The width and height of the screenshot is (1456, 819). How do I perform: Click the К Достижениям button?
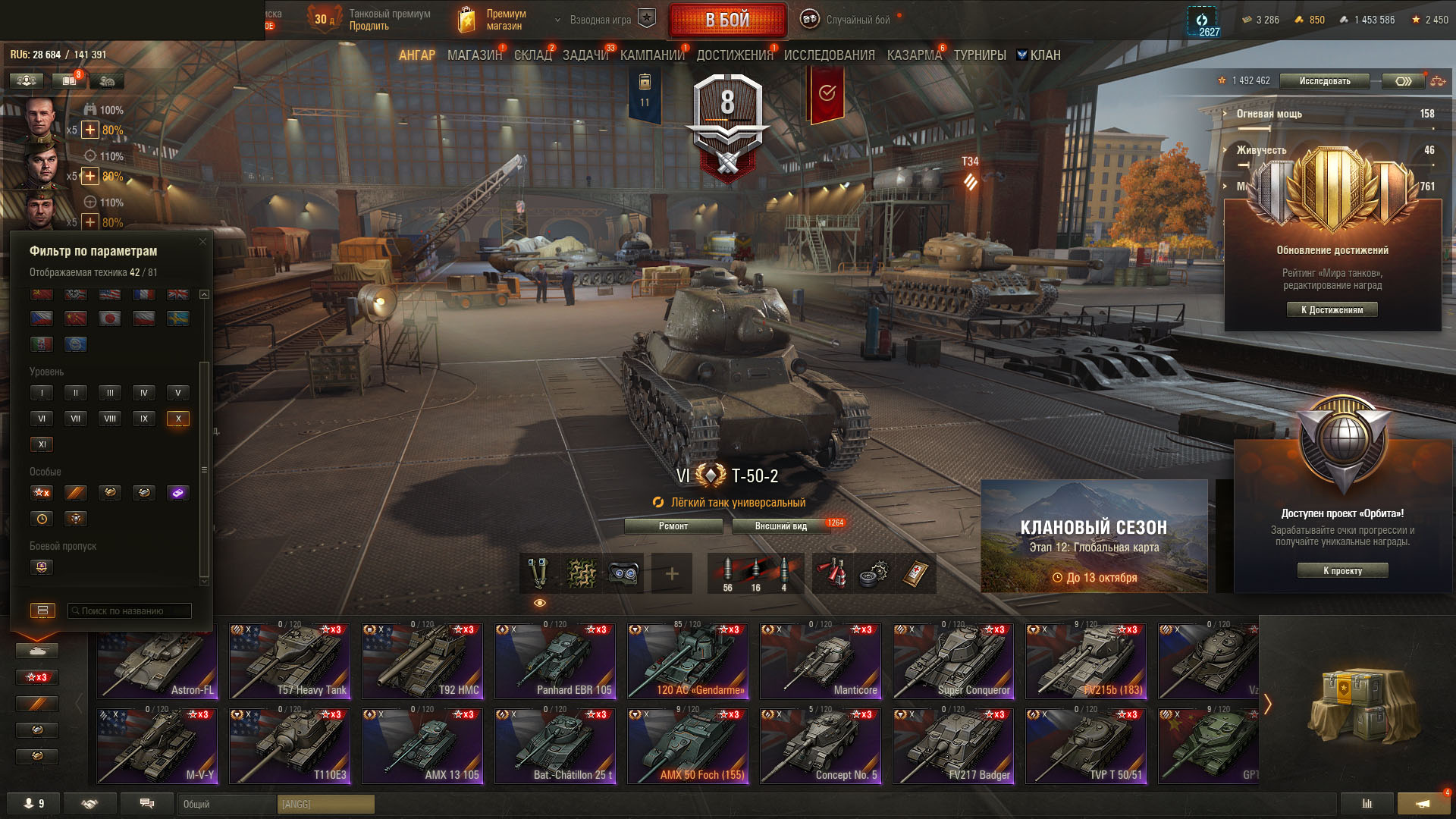pos(1332,309)
